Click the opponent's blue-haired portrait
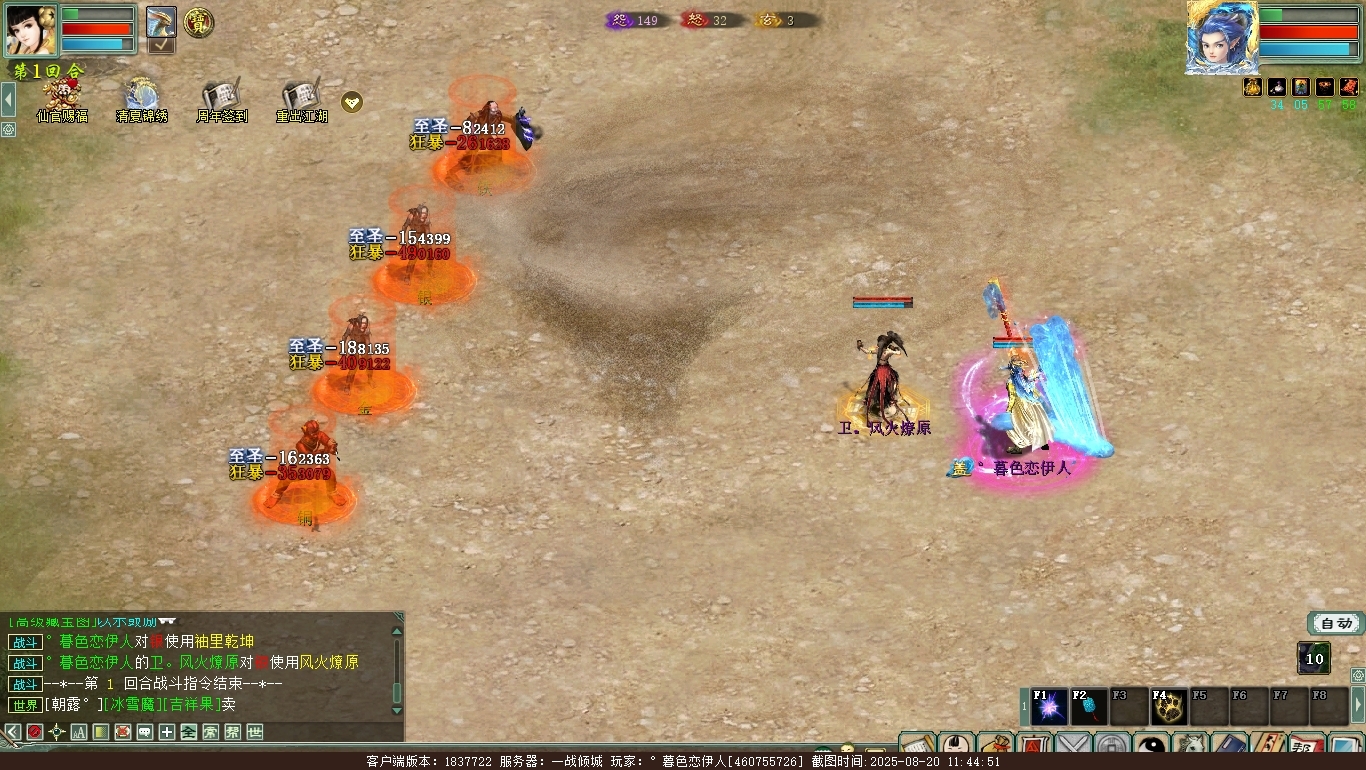 click(1221, 36)
